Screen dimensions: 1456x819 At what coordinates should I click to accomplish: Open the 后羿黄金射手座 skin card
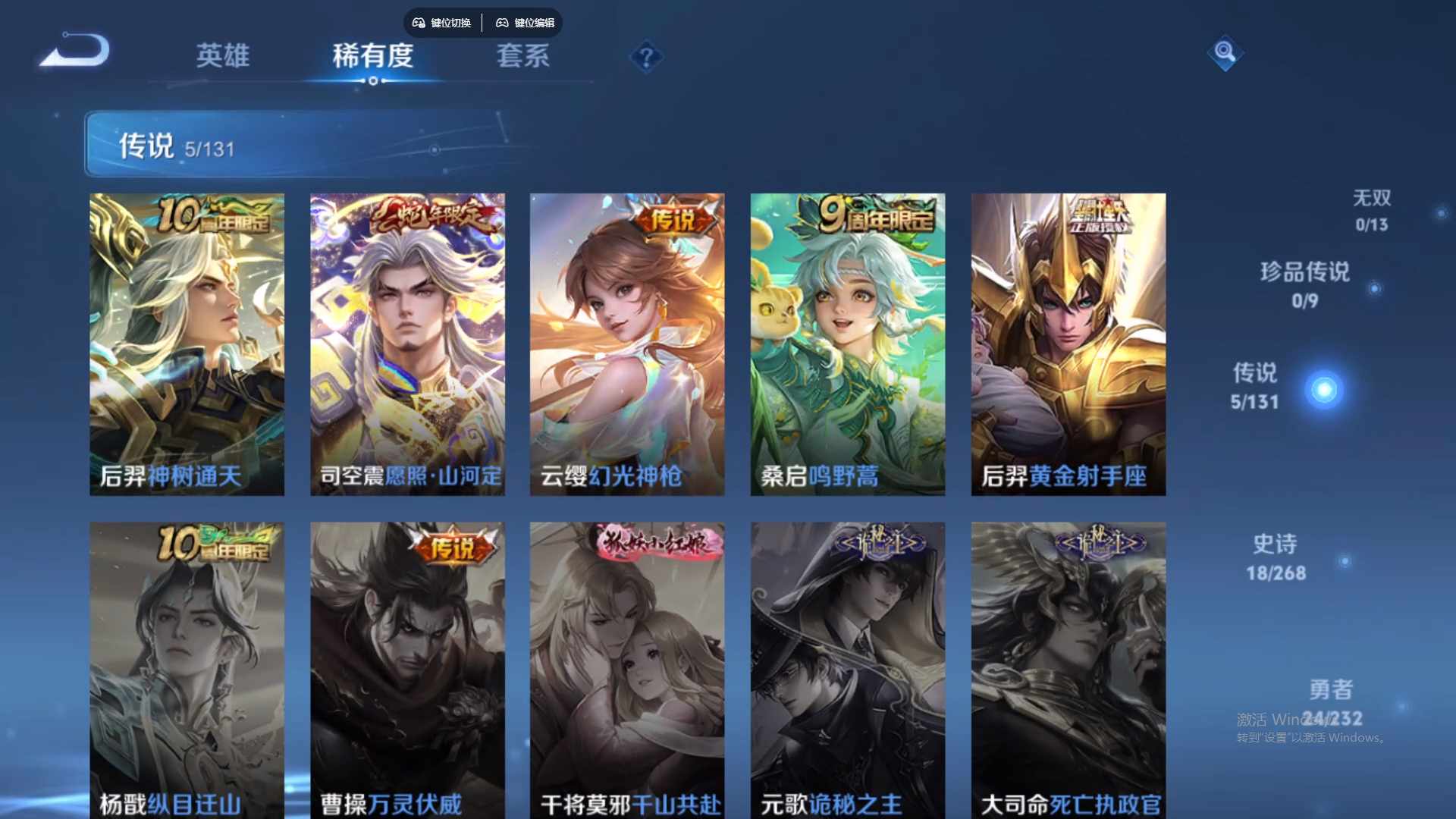(x=1068, y=341)
